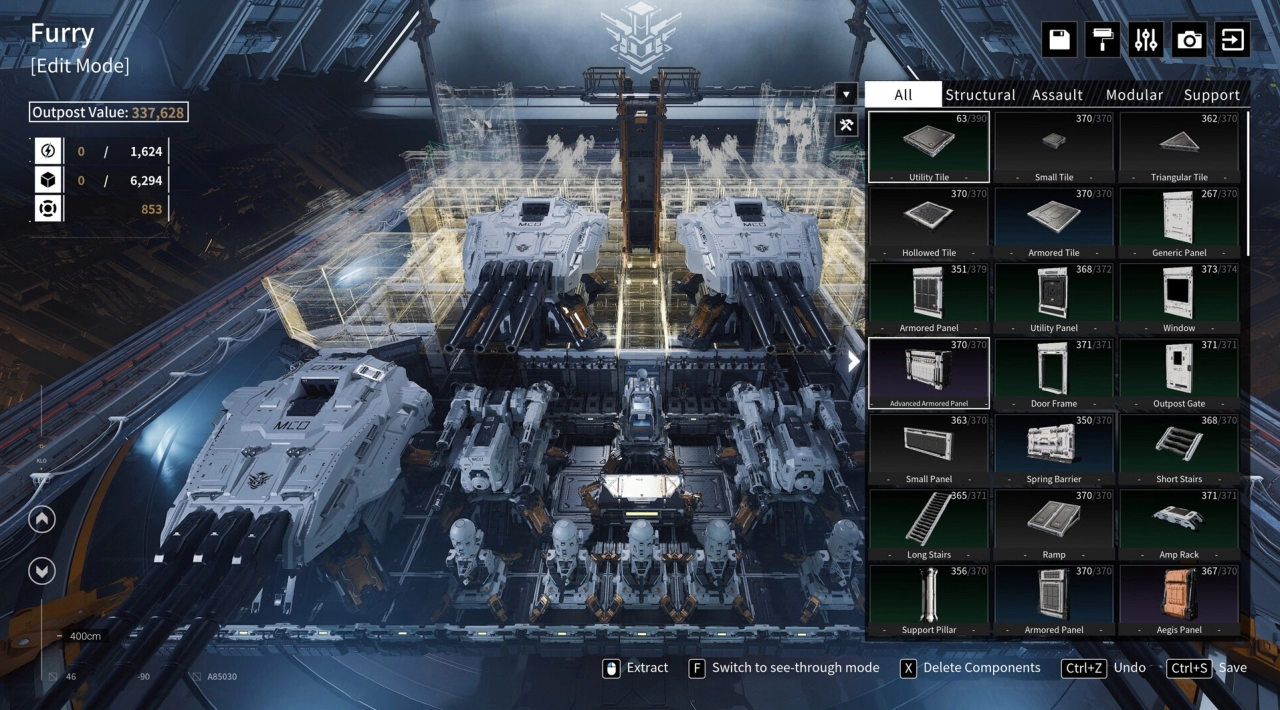
Task: Select the Triangular Tile component
Action: (x=1179, y=147)
